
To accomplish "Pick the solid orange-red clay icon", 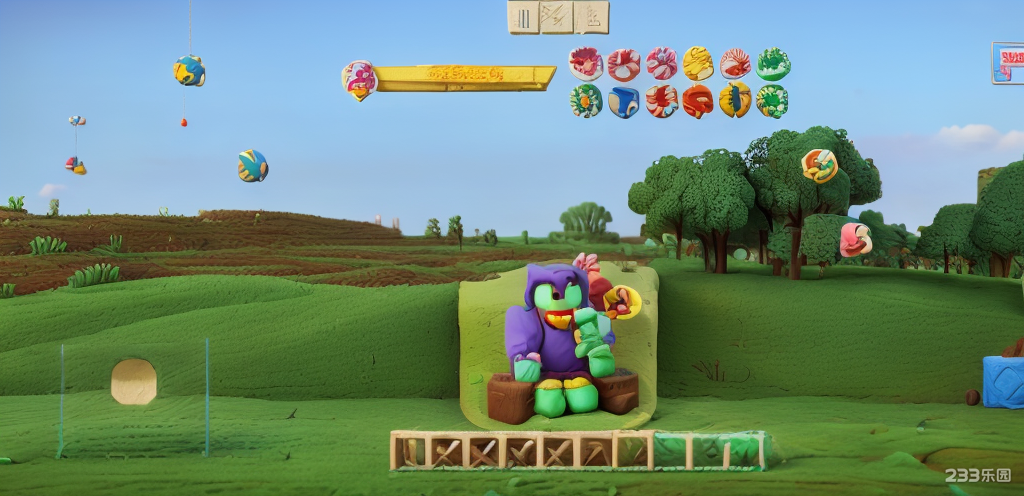I will click(698, 101).
